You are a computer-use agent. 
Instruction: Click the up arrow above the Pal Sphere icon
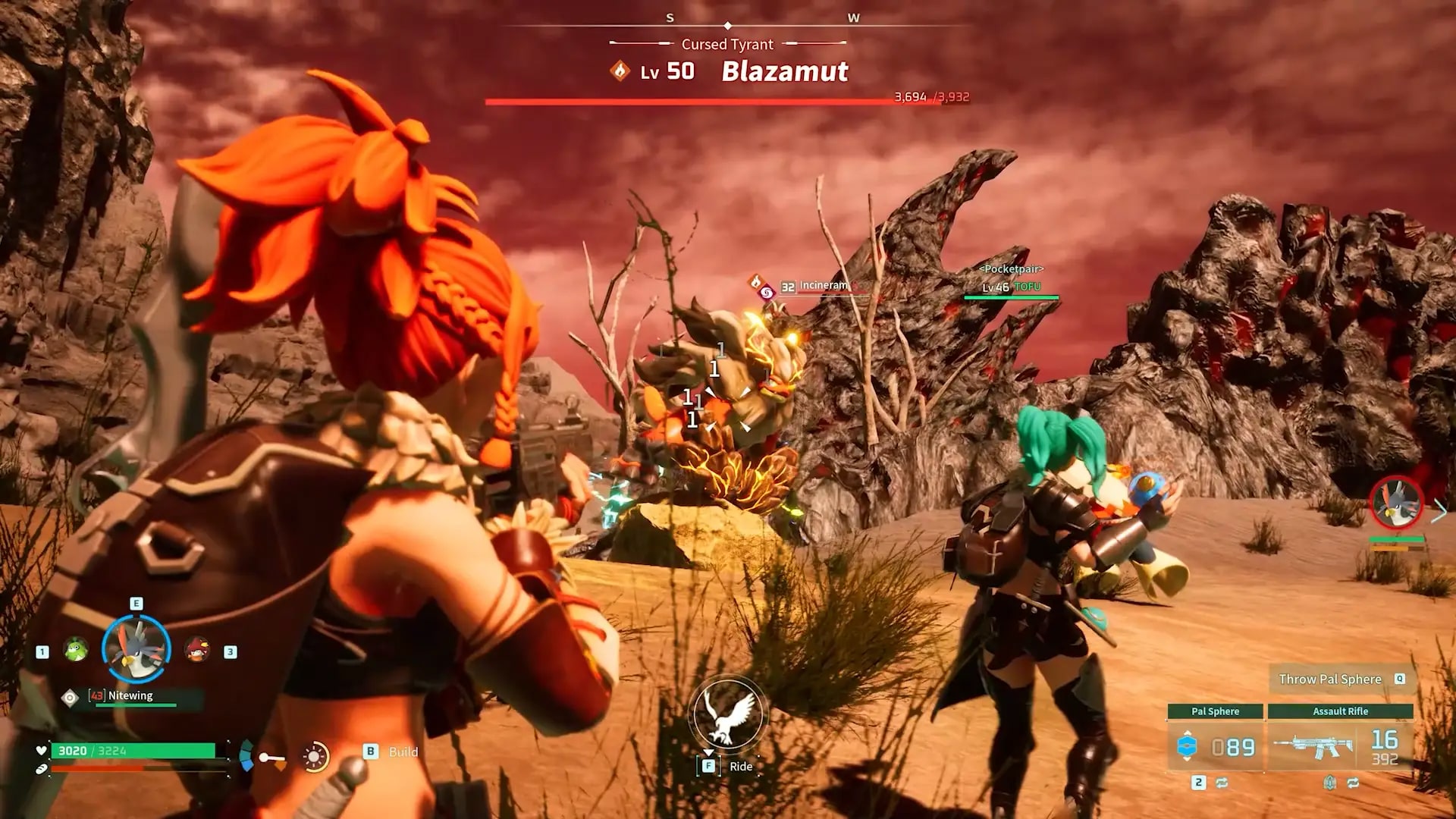coord(1188,733)
